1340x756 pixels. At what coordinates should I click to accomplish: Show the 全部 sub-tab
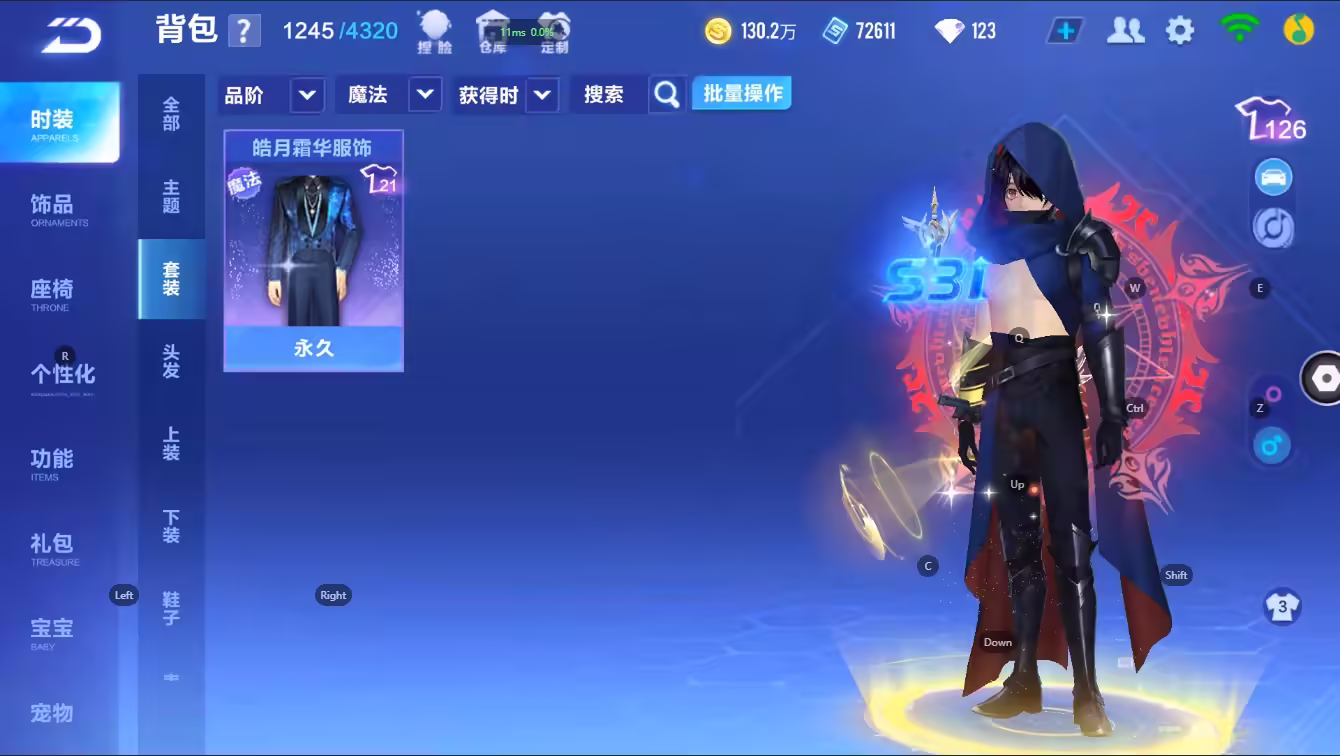[x=171, y=114]
